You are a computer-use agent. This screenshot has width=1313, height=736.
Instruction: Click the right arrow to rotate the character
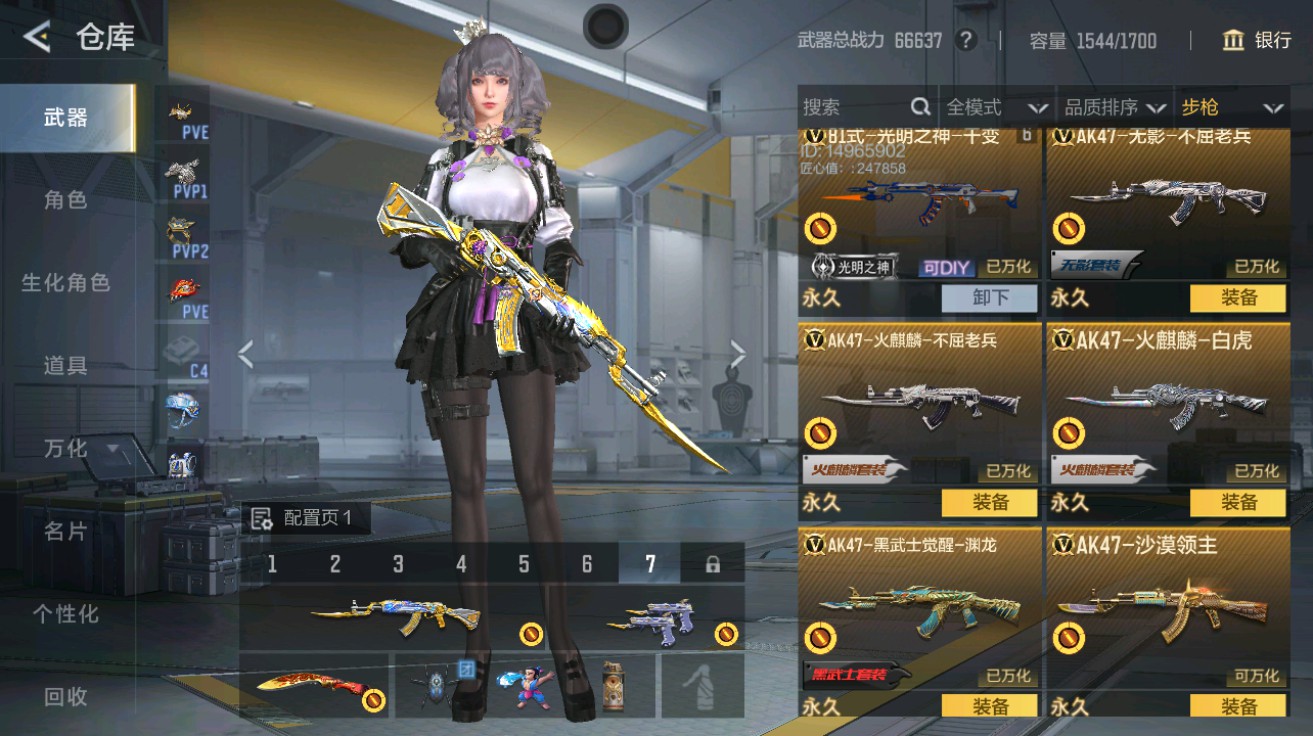click(x=738, y=353)
